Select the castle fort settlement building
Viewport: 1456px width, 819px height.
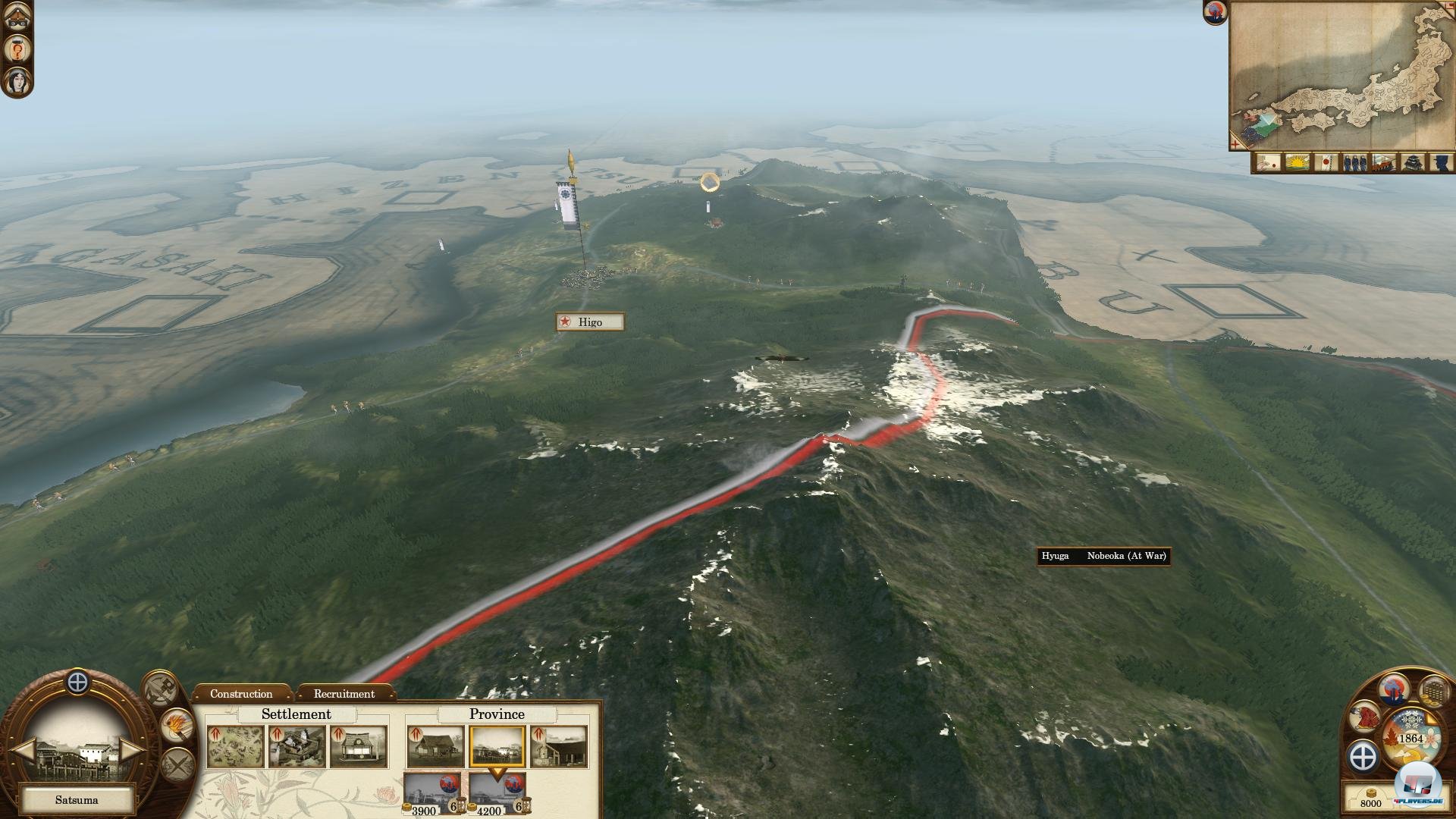tap(297, 746)
